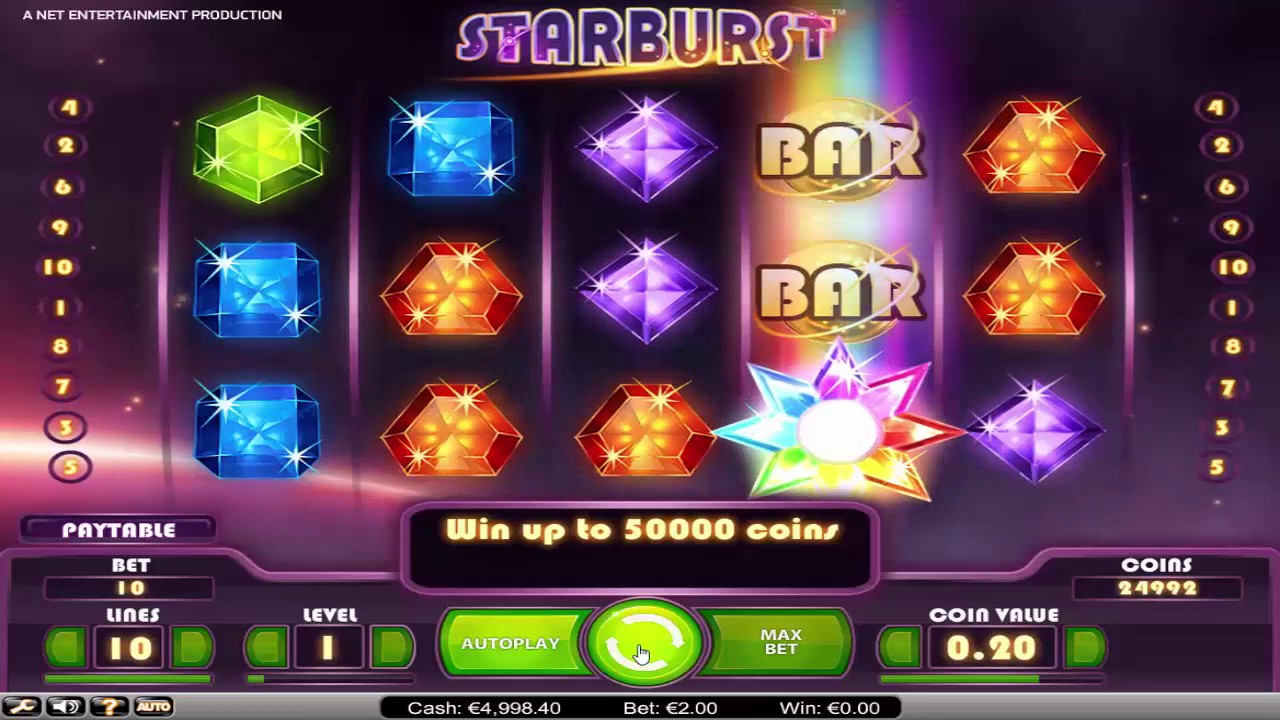
Task: Click the Coin Value slider bar
Action: pos(992,680)
